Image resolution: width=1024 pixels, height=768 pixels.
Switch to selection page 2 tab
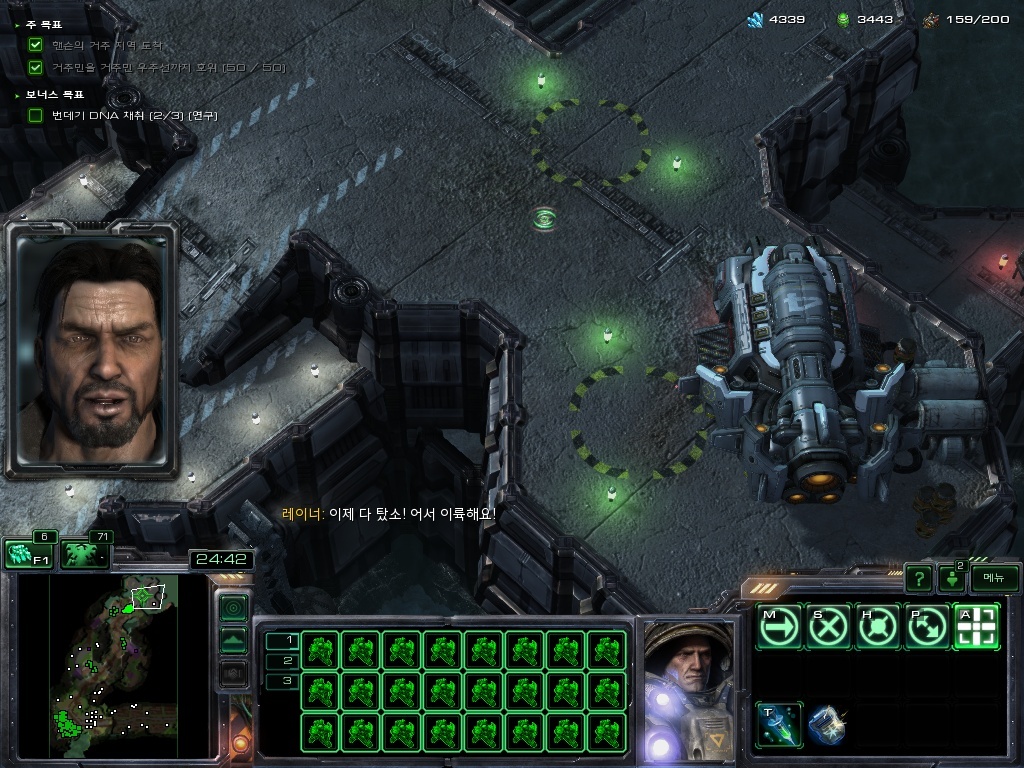[282, 660]
